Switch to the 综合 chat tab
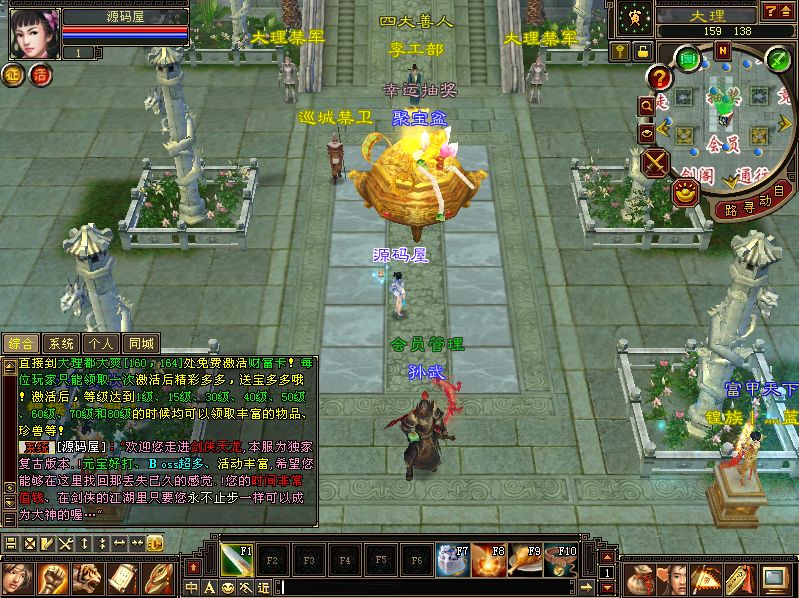This screenshot has width=799, height=598. pos(22,343)
